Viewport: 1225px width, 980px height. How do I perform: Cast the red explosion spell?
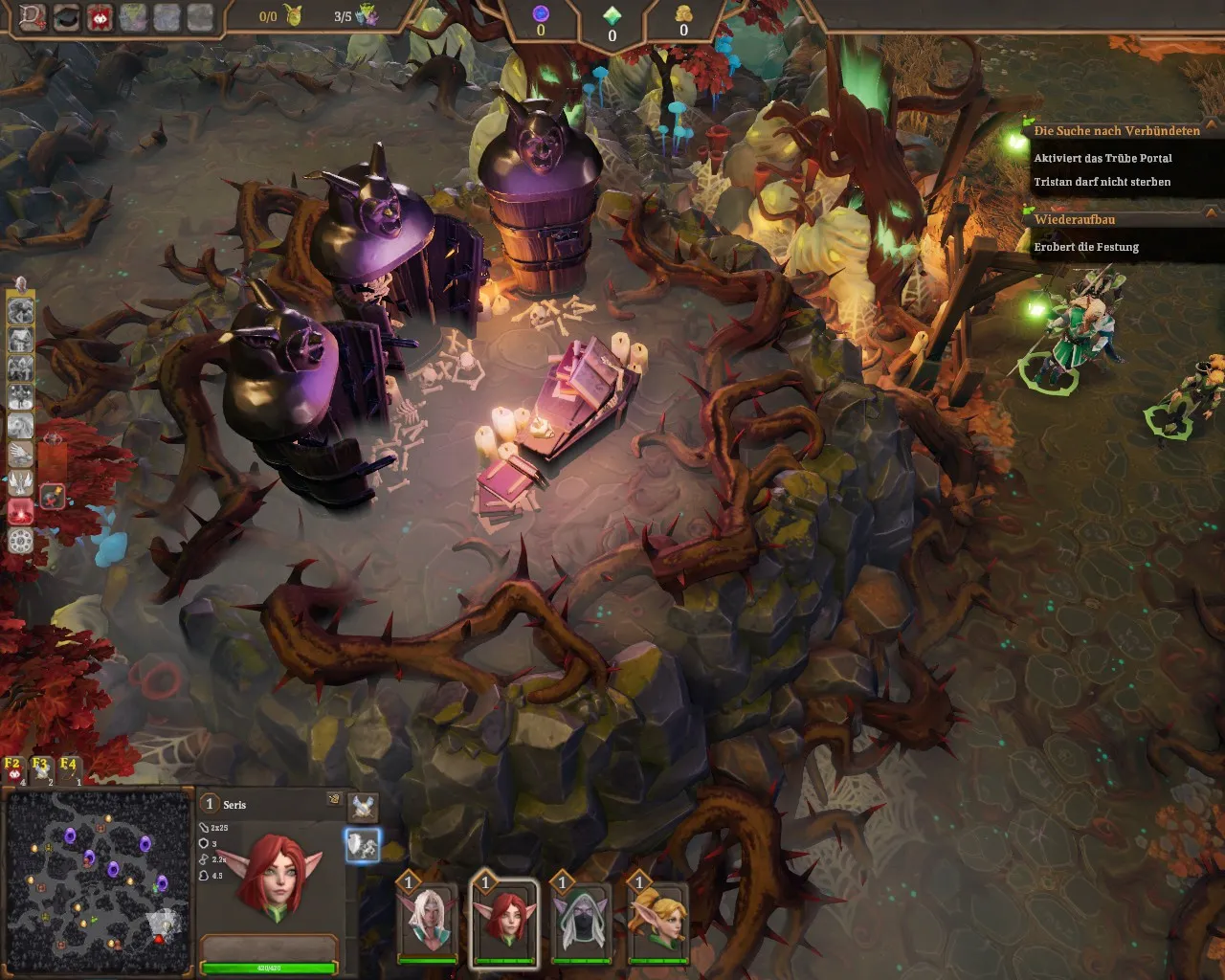[21, 512]
